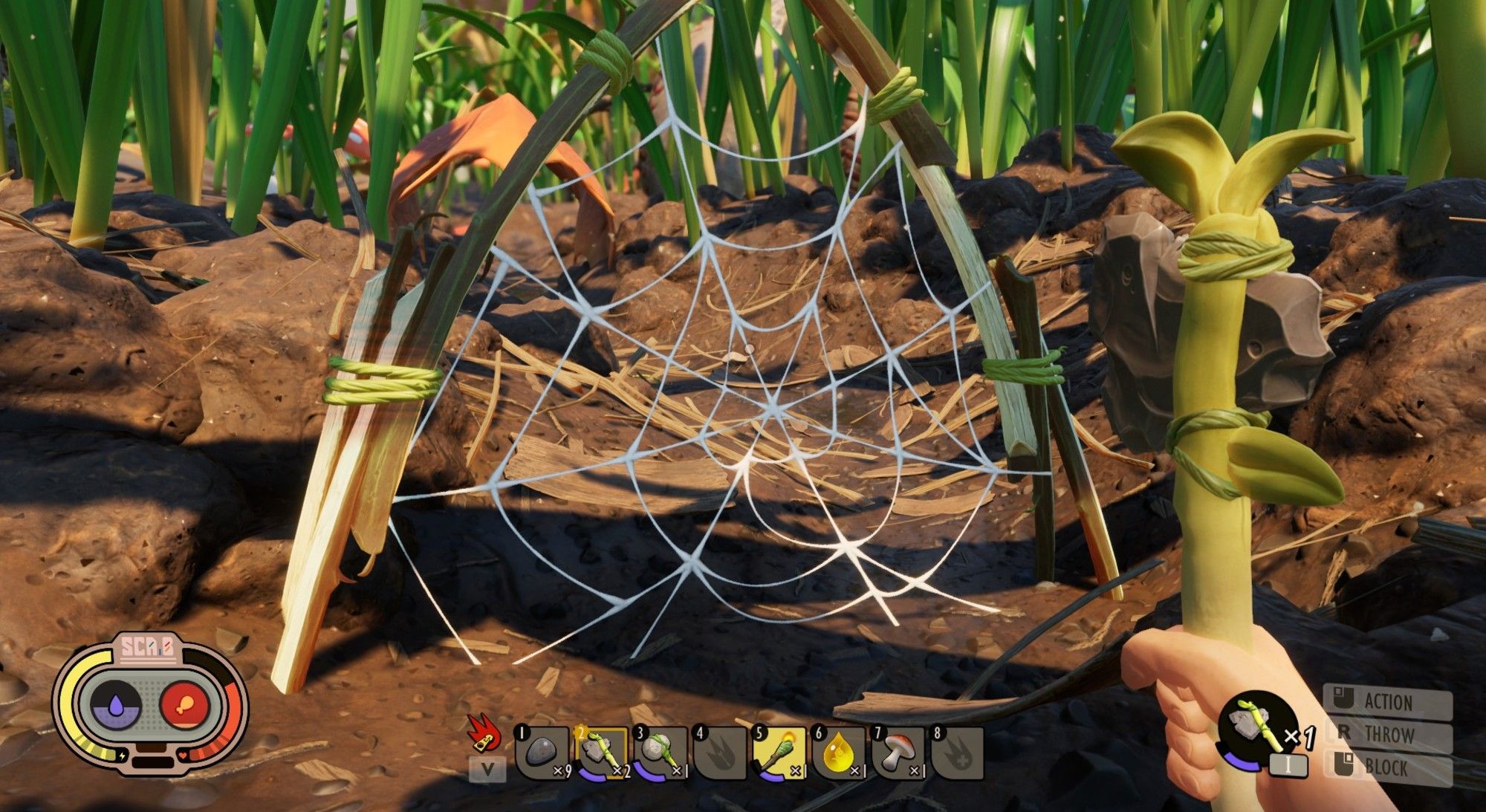Open the SCA.B device display

[149, 702]
